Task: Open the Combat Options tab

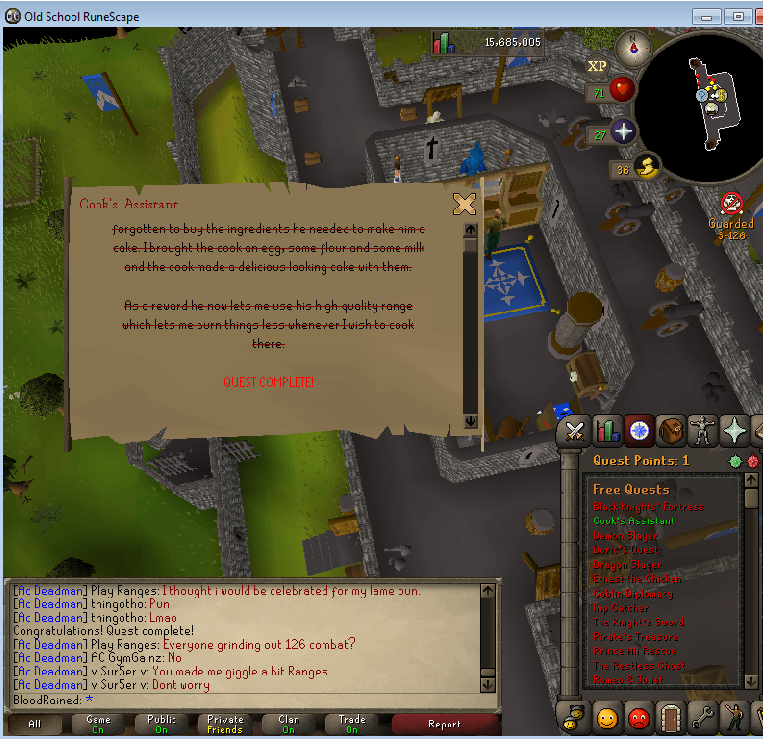Action: (574, 431)
